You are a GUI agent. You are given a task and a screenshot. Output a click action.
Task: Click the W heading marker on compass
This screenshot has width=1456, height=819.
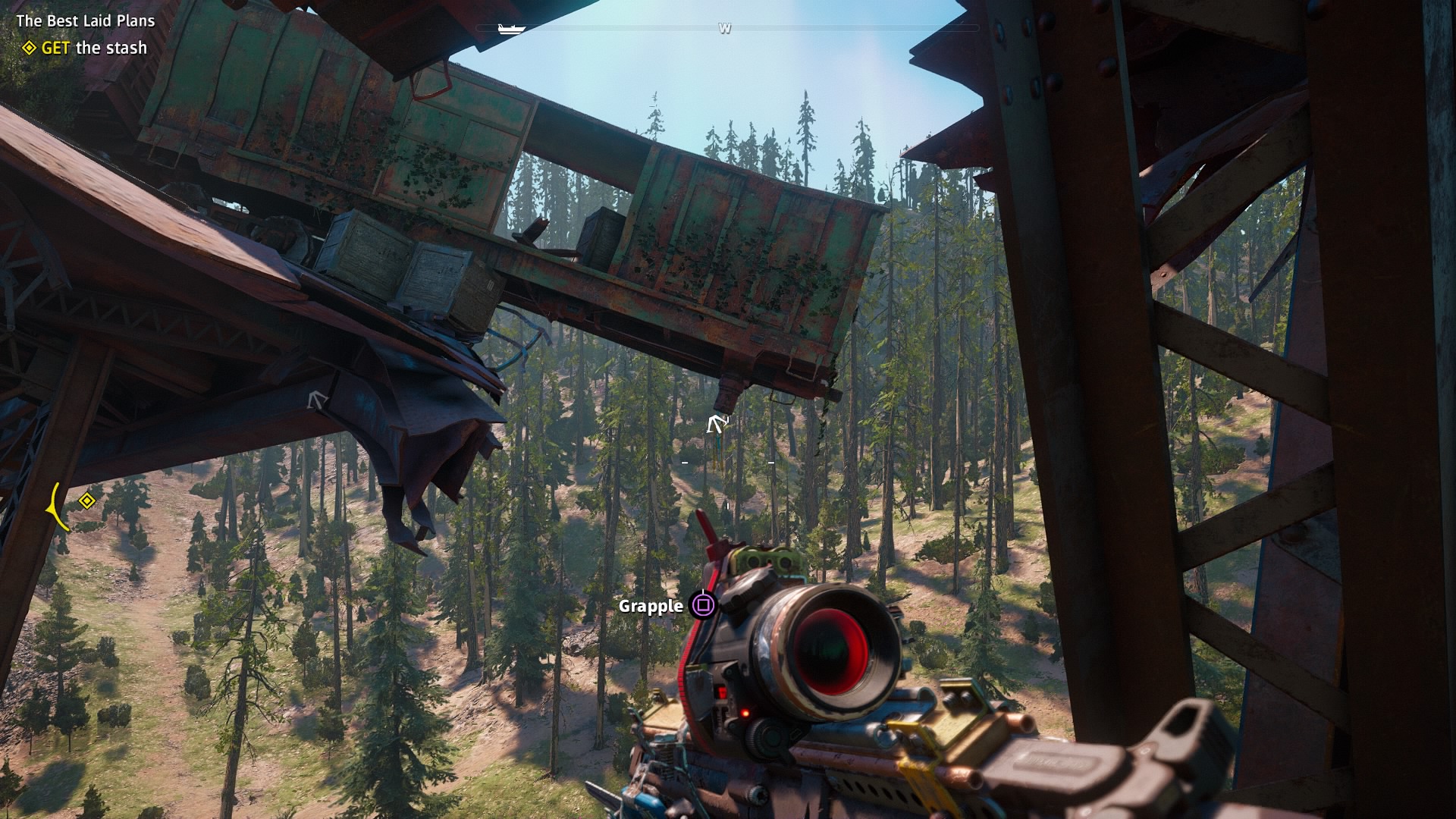click(726, 27)
